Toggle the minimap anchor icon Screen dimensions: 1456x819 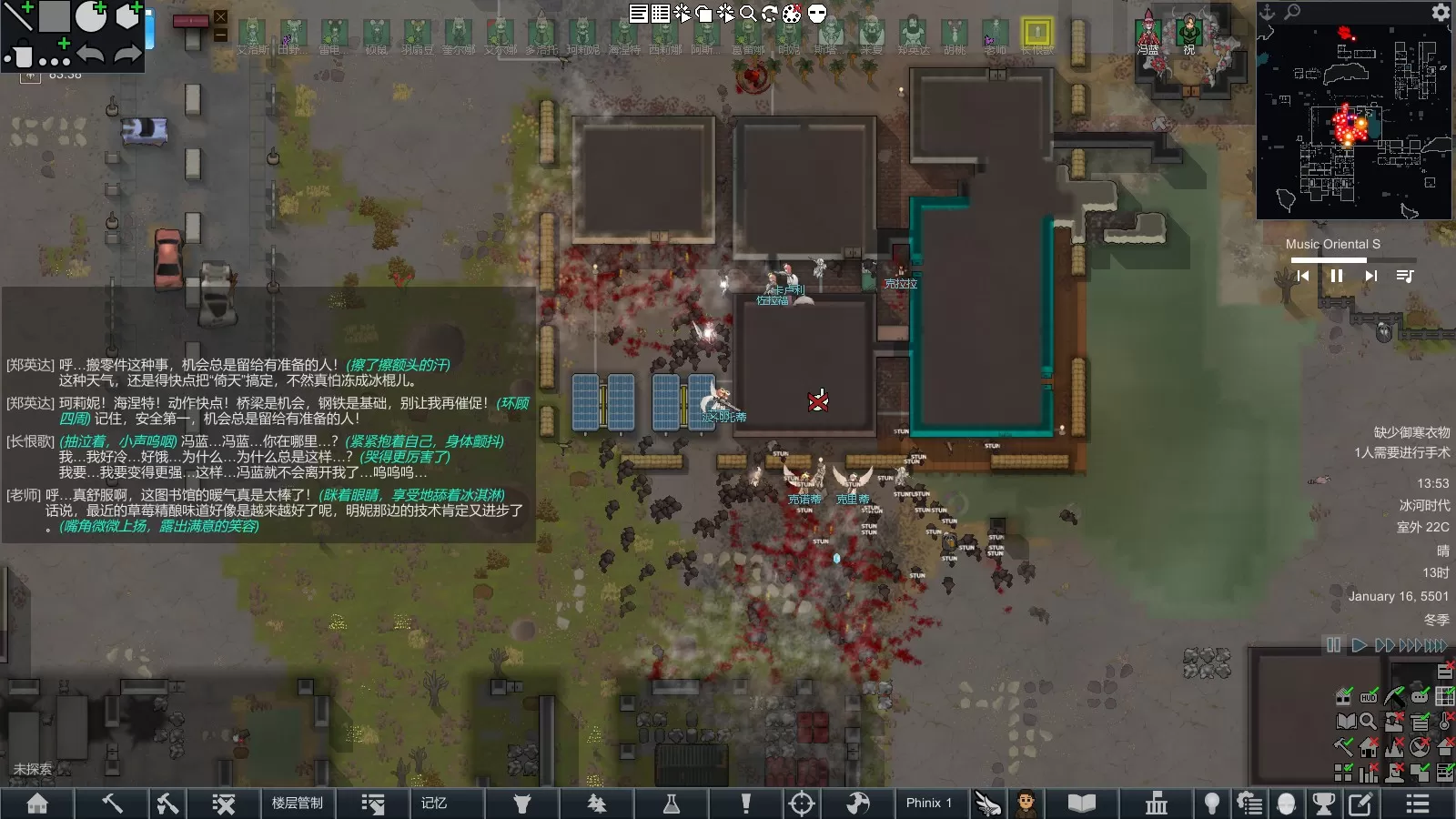coord(1267,12)
